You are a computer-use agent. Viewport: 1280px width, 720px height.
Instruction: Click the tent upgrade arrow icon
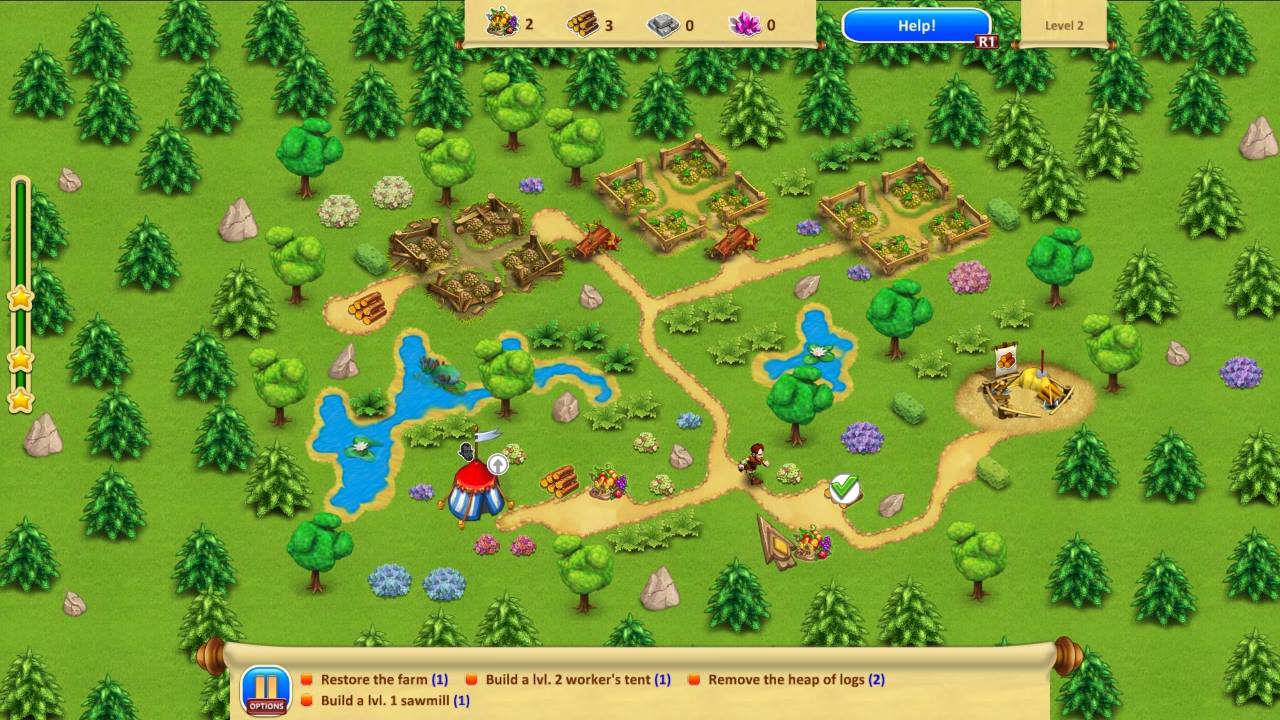pyautogui.click(x=497, y=463)
